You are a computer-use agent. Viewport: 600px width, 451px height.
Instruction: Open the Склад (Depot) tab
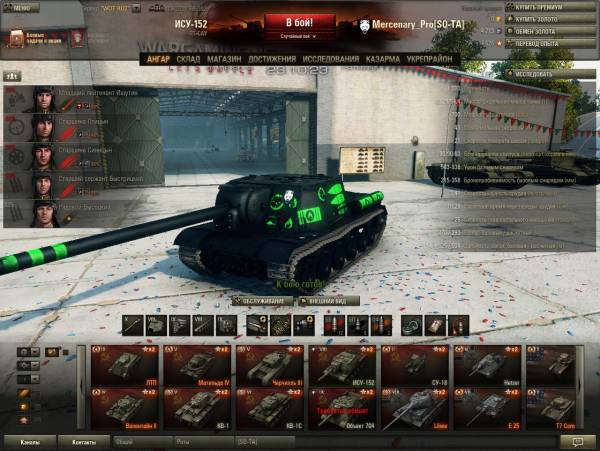[189, 59]
